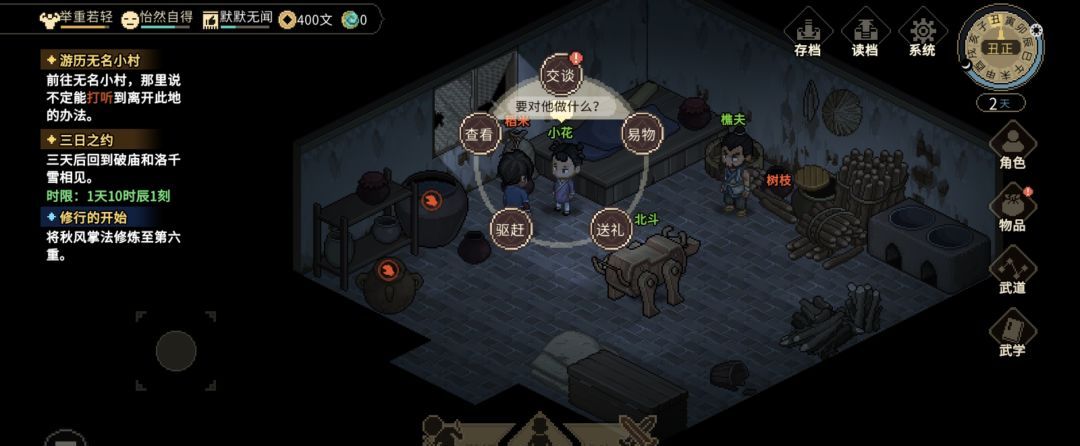Open the 系统 system settings
Viewport: 1080px width, 446px height.
click(x=922, y=34)
